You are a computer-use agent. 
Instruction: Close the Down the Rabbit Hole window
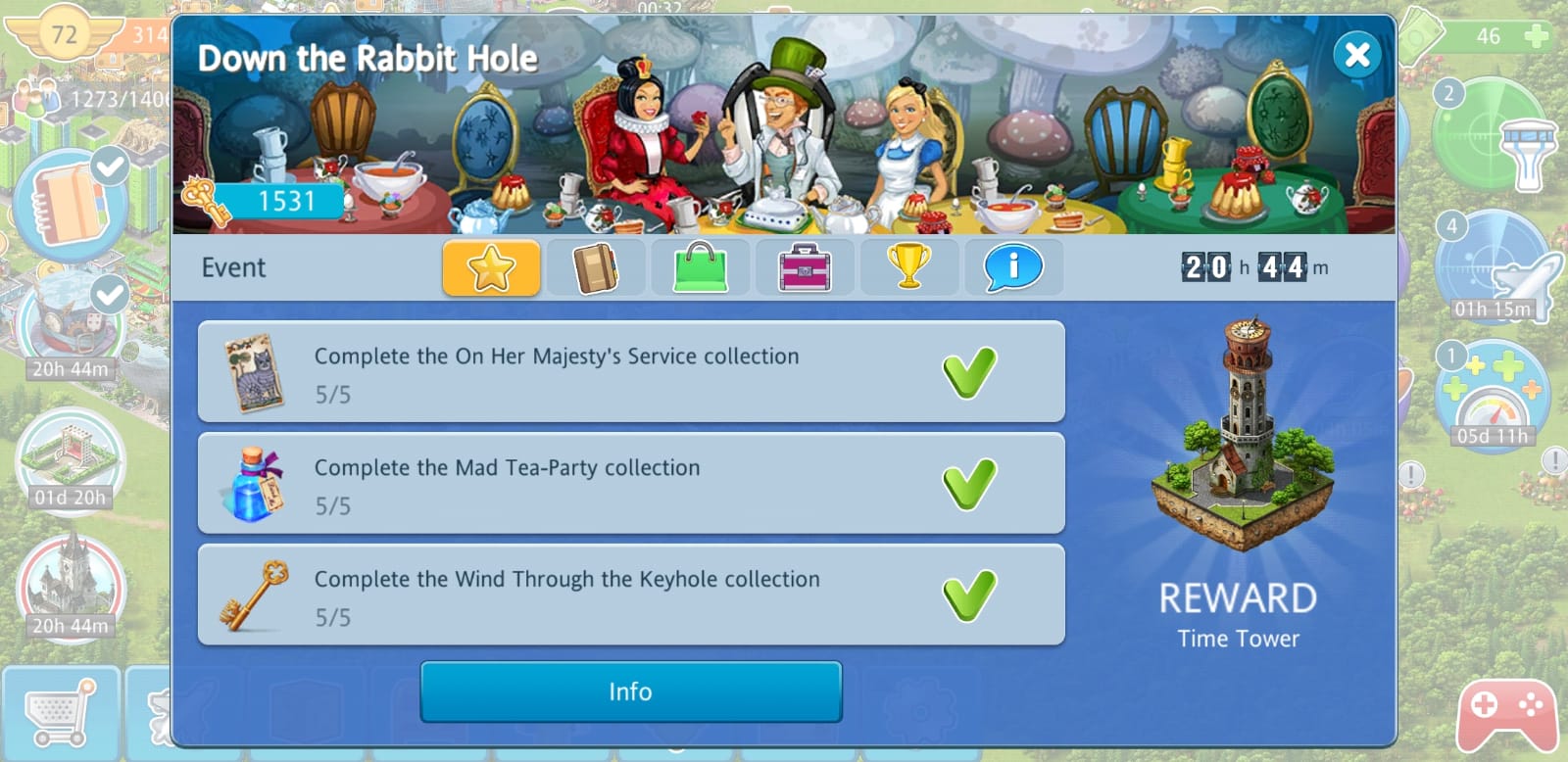tap(1357, 55)
